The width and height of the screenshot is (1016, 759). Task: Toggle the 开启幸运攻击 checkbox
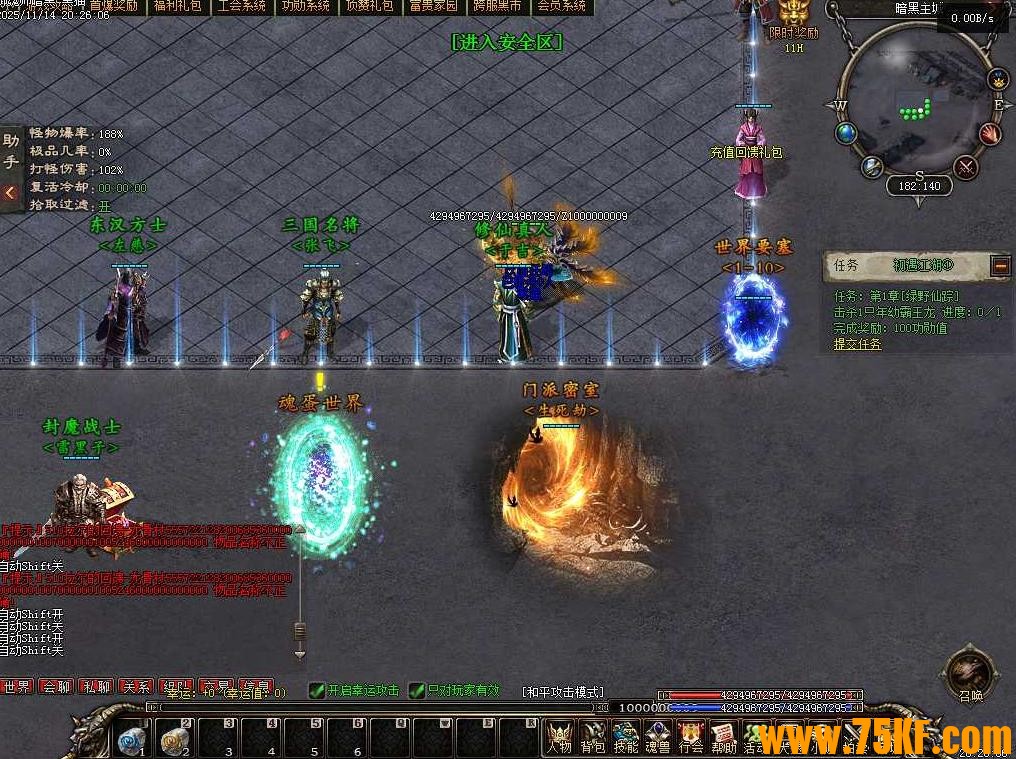tap(316, 690)
